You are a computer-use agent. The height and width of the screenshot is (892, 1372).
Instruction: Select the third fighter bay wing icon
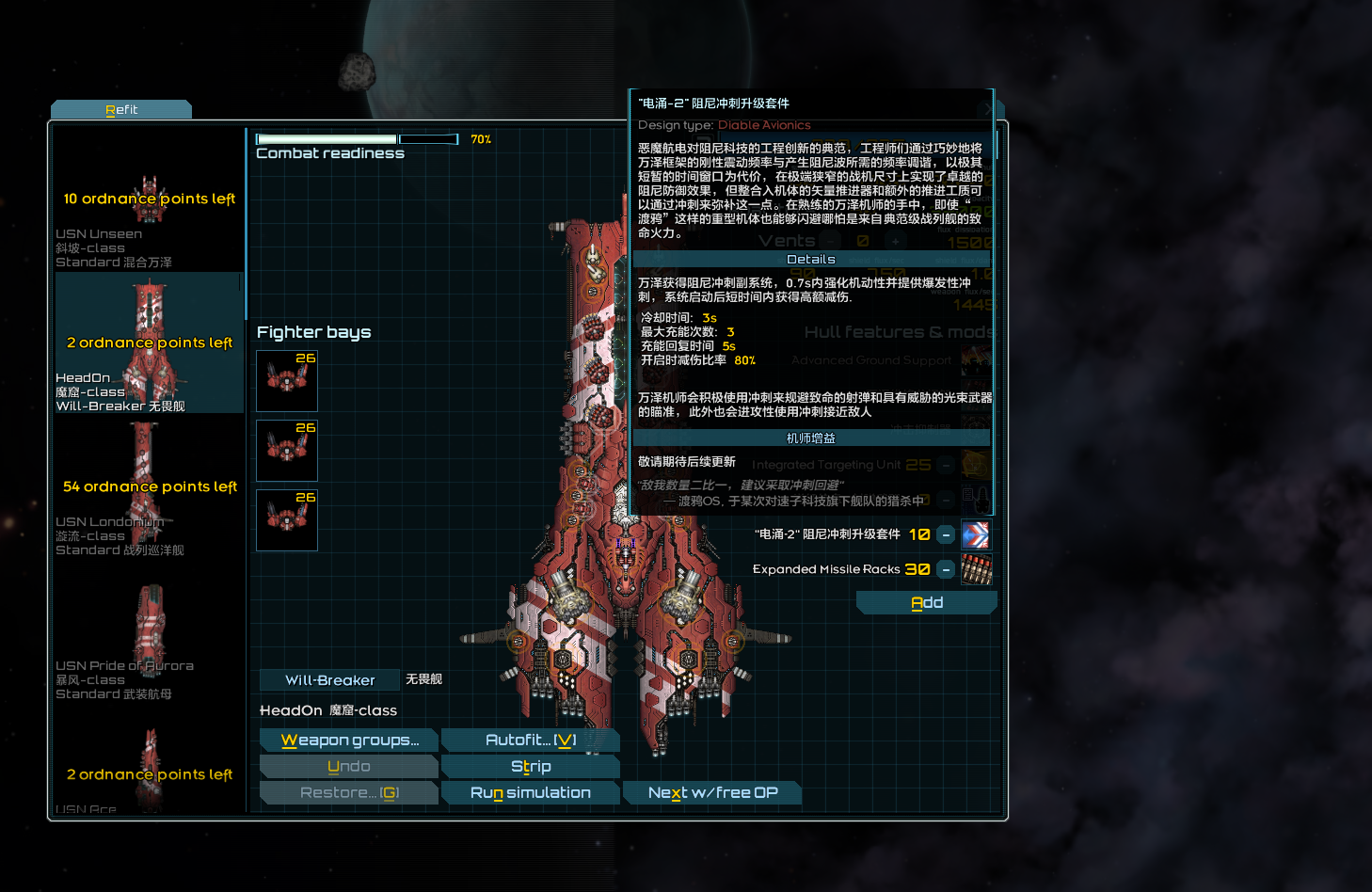pos(286,520)
